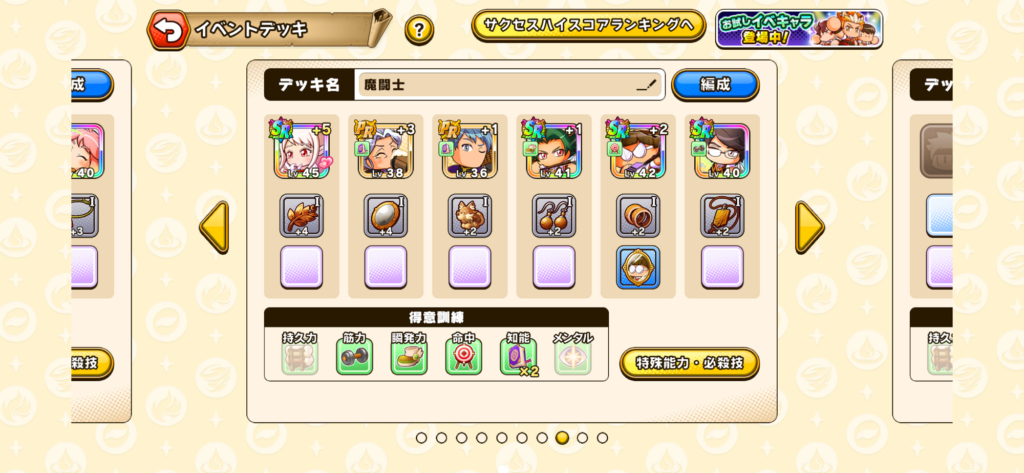Select the SR character at Lv42
1024x473 pixels.
tap(638, 150)
